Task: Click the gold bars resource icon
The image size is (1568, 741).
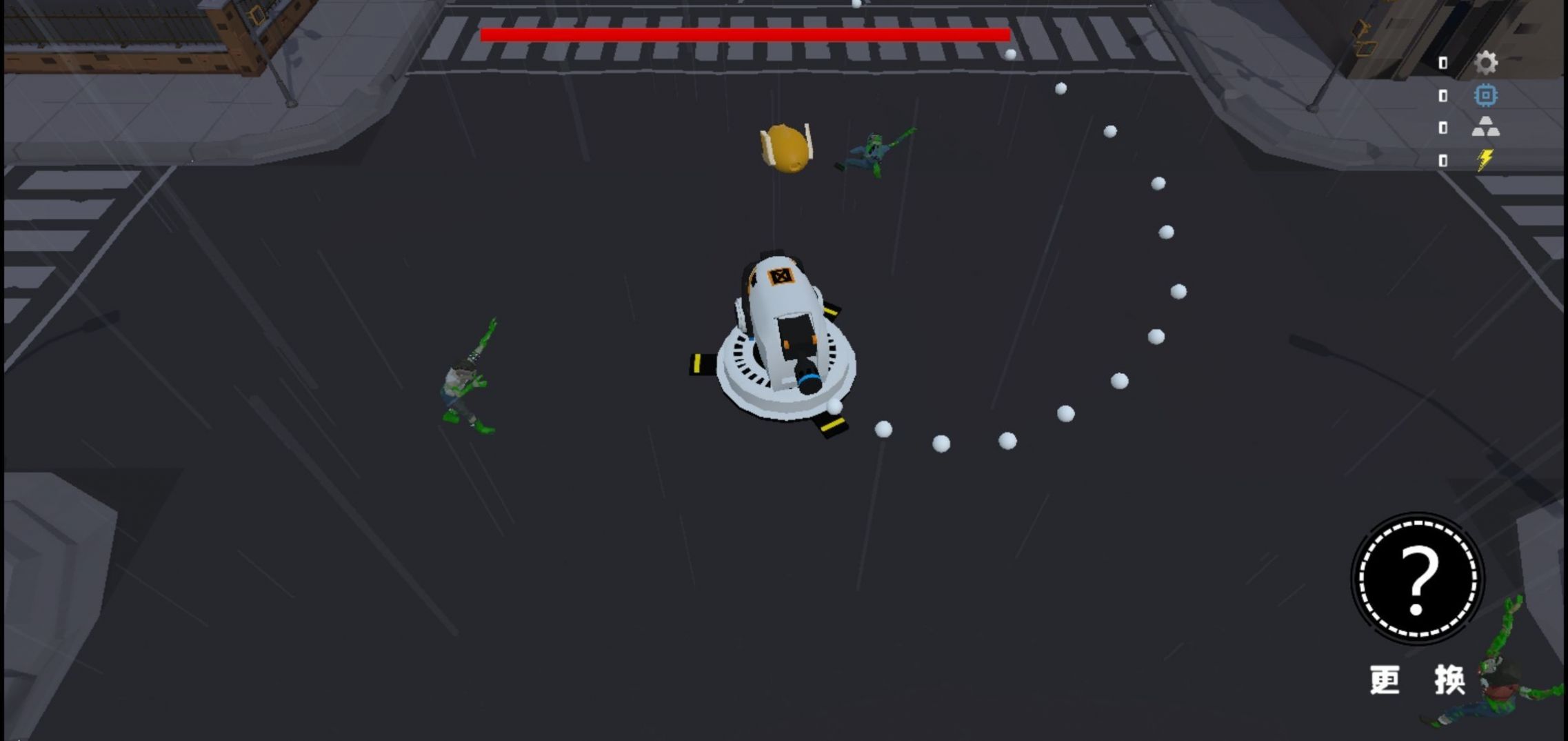Action: [x=1487, y=126]
